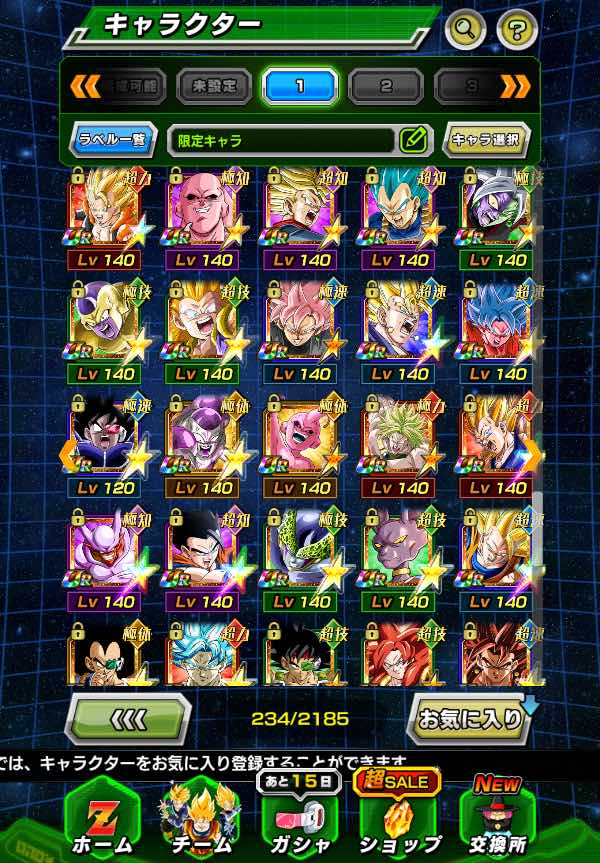Open お気に入り favorites
600x863 pixels.
click(x=468, y=718)
